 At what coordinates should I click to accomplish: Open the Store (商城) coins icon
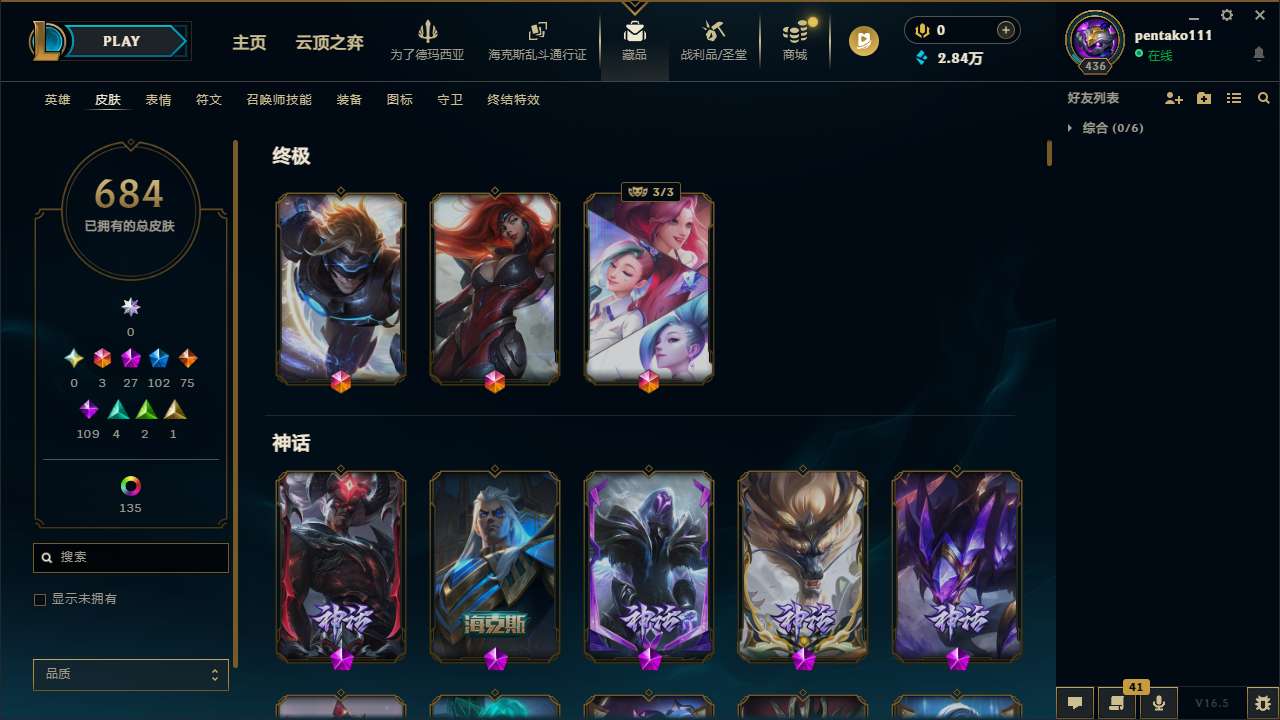tap(794, 32)
